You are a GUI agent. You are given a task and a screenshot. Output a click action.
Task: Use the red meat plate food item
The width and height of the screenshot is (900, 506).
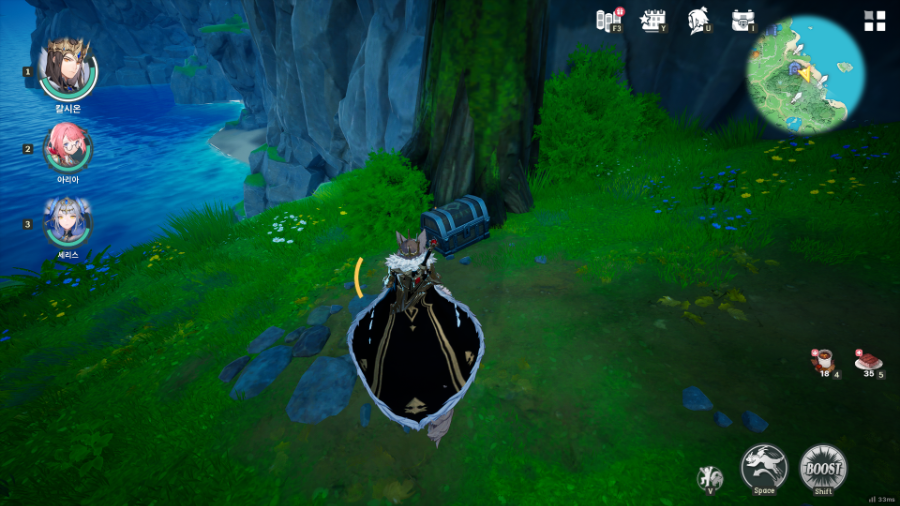pos(867,361)
